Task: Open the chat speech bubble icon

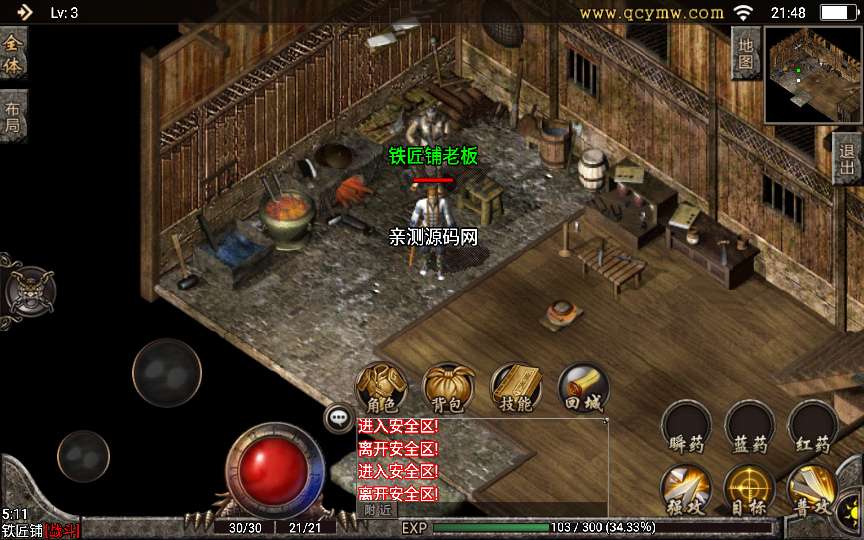Action: pyautogui.click(x=339, y=418)
